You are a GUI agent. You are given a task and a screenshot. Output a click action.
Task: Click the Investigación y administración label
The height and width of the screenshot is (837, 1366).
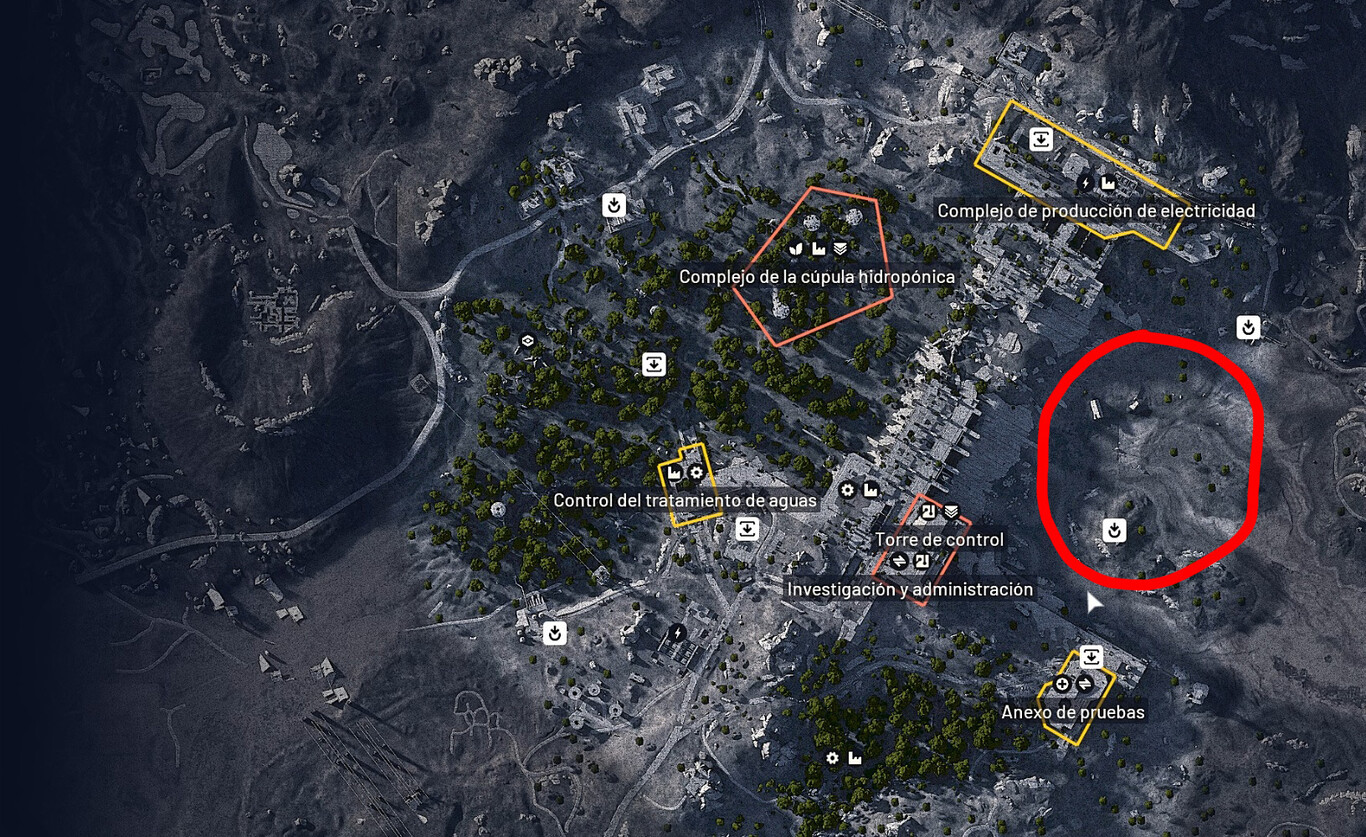pos(912,589)
